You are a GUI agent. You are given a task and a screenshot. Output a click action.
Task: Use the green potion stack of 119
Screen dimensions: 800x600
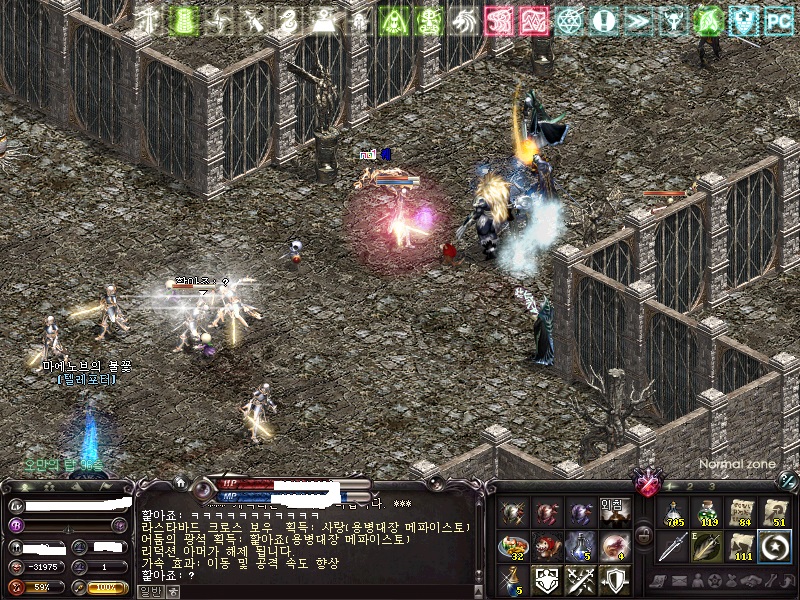(x=708, y=513)
